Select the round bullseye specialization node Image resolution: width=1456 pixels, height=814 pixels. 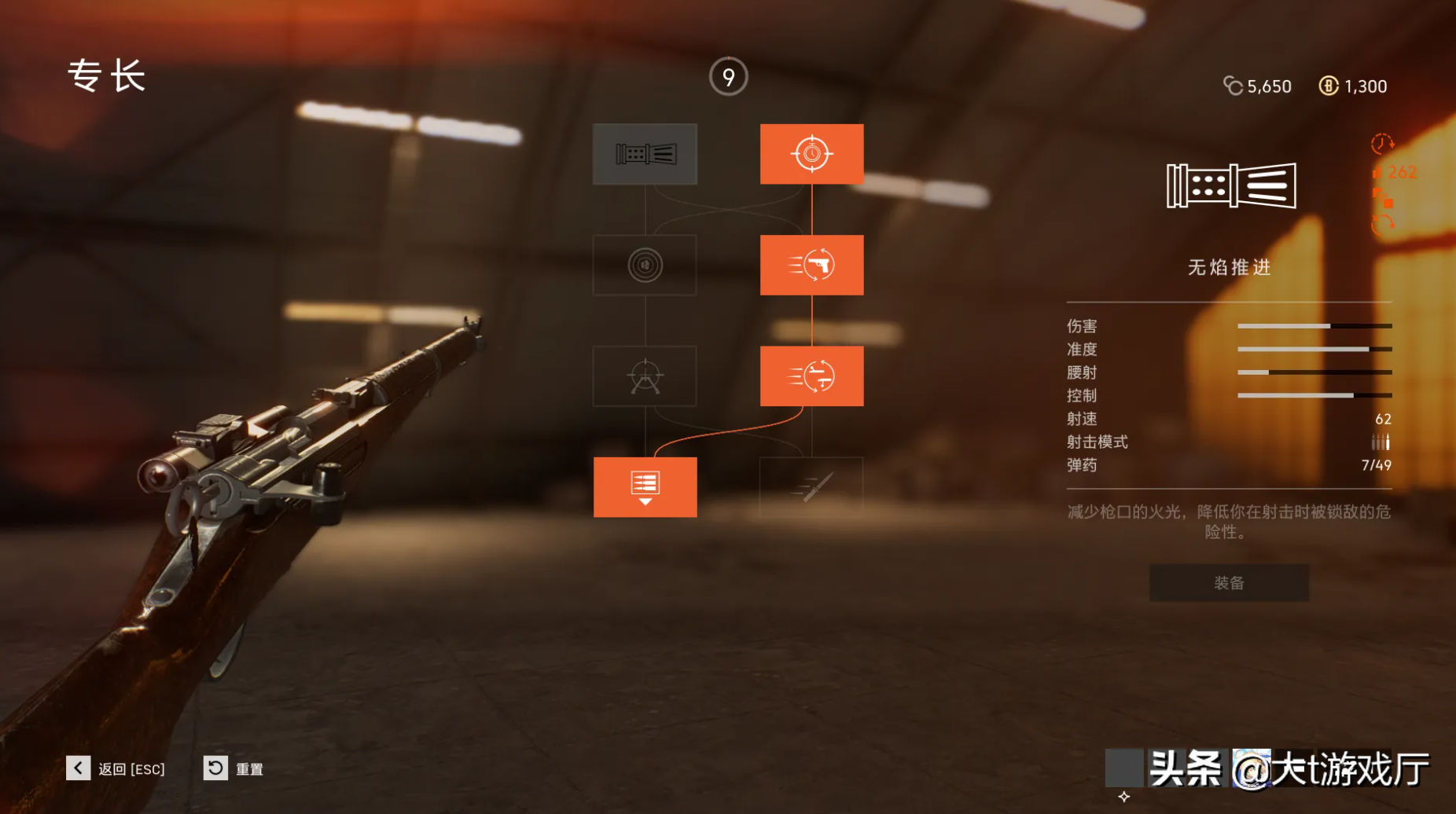coord(645,266)
